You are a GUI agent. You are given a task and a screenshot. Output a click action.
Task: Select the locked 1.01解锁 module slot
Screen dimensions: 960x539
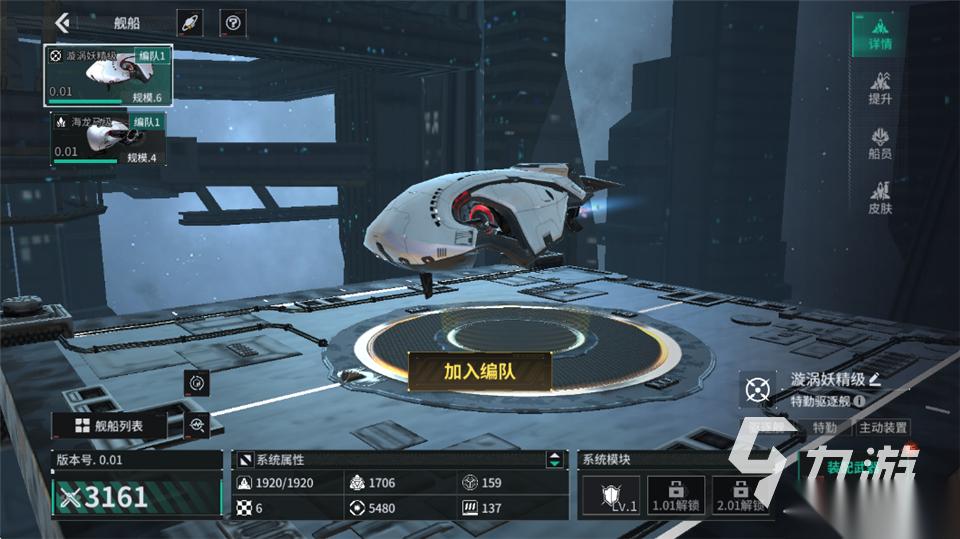point(675,494)
